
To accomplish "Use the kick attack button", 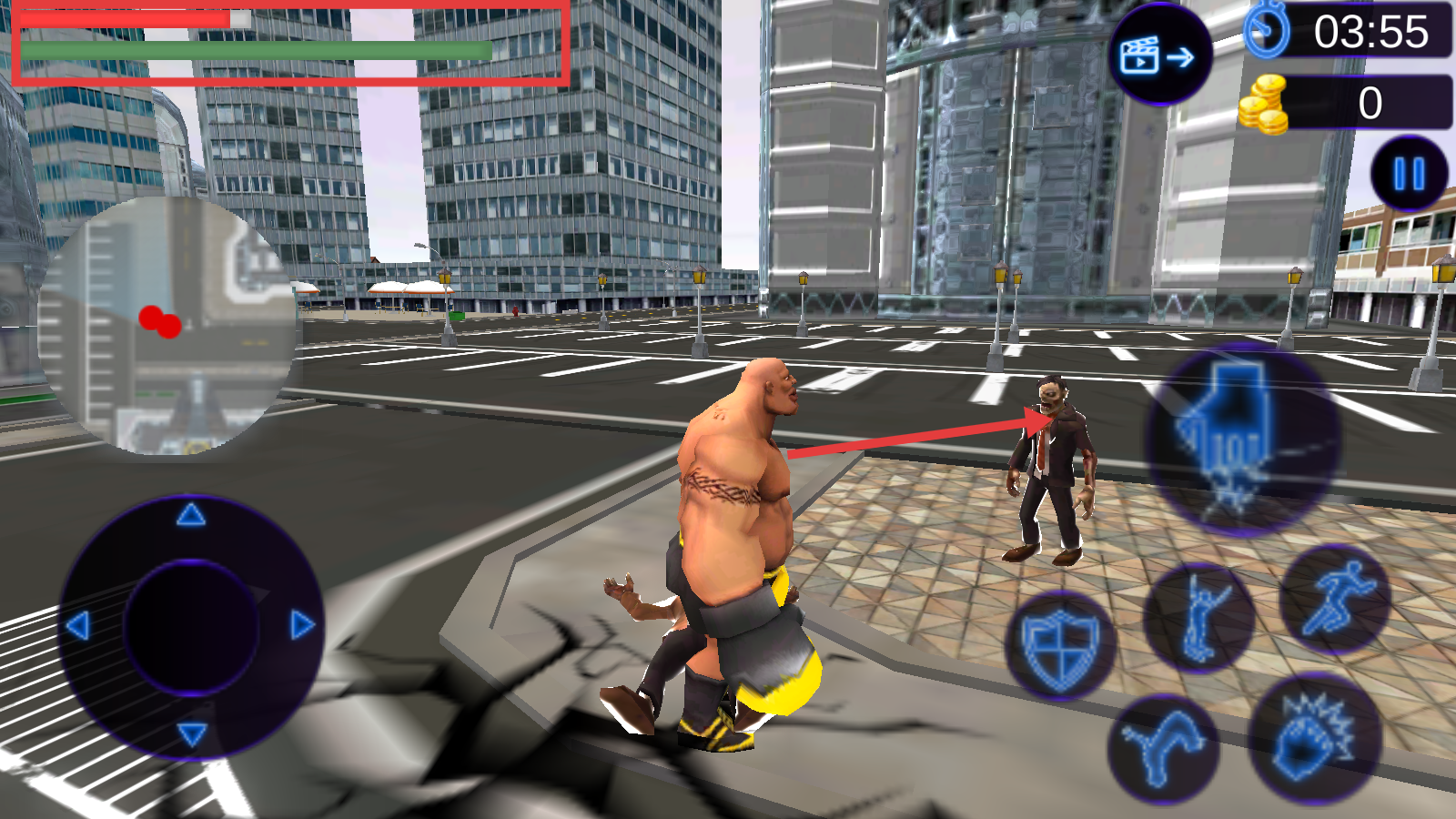I will point(1162,747).
